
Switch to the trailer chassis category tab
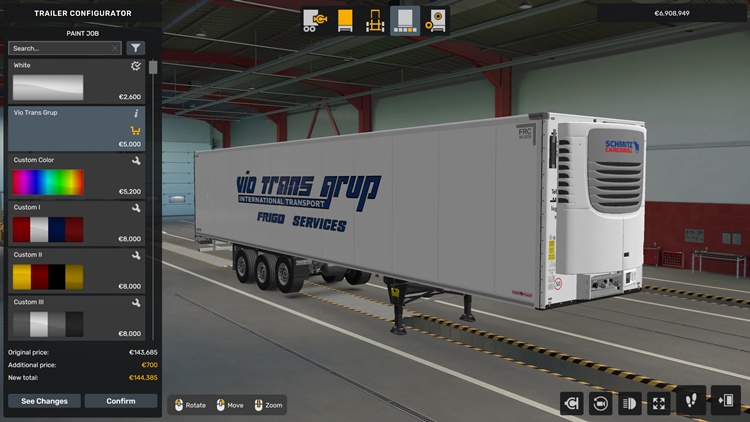click(375, 20)
